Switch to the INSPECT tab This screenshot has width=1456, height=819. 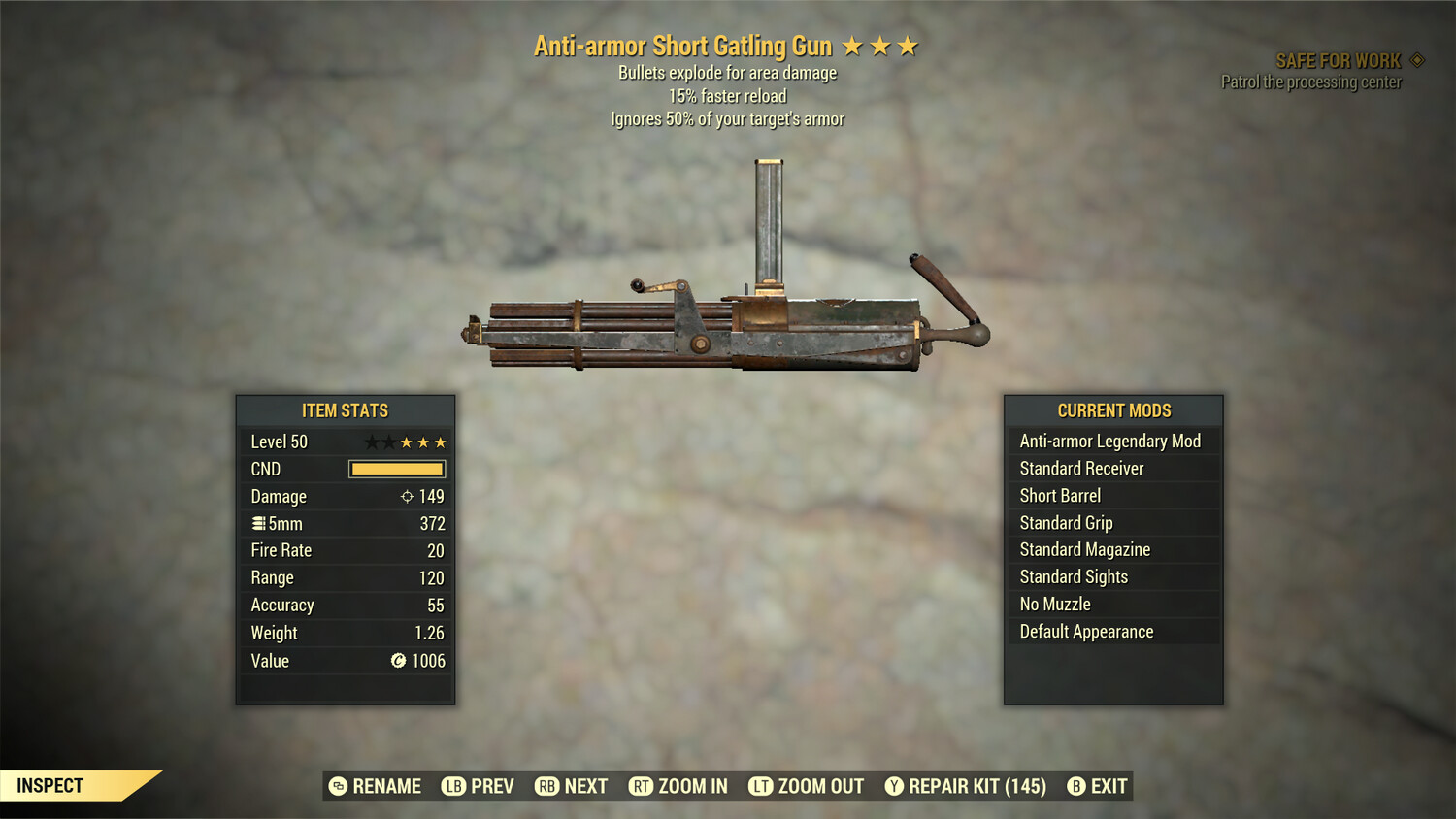[50, 785]
